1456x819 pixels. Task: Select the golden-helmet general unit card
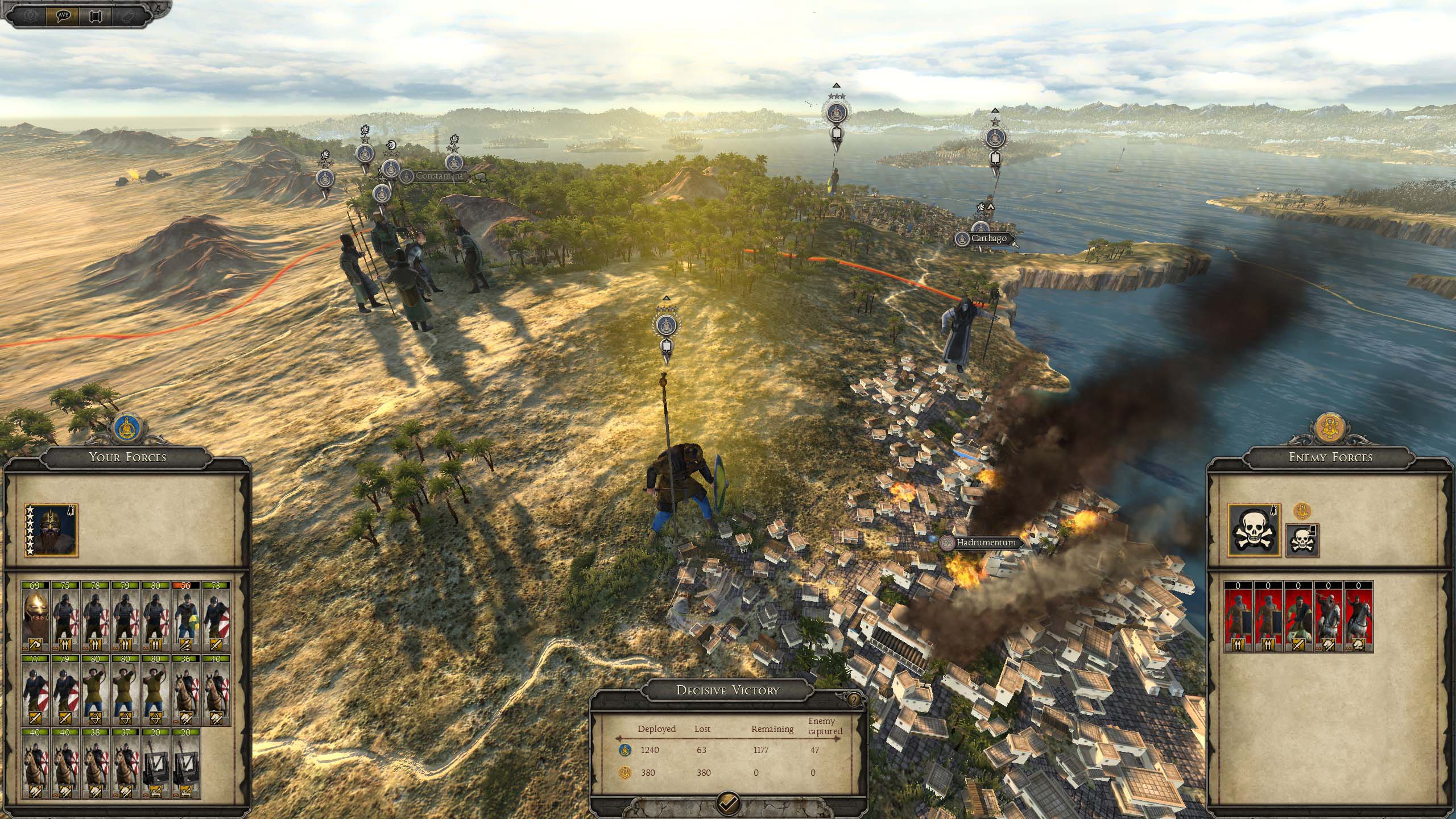click(x=36, y=615)
